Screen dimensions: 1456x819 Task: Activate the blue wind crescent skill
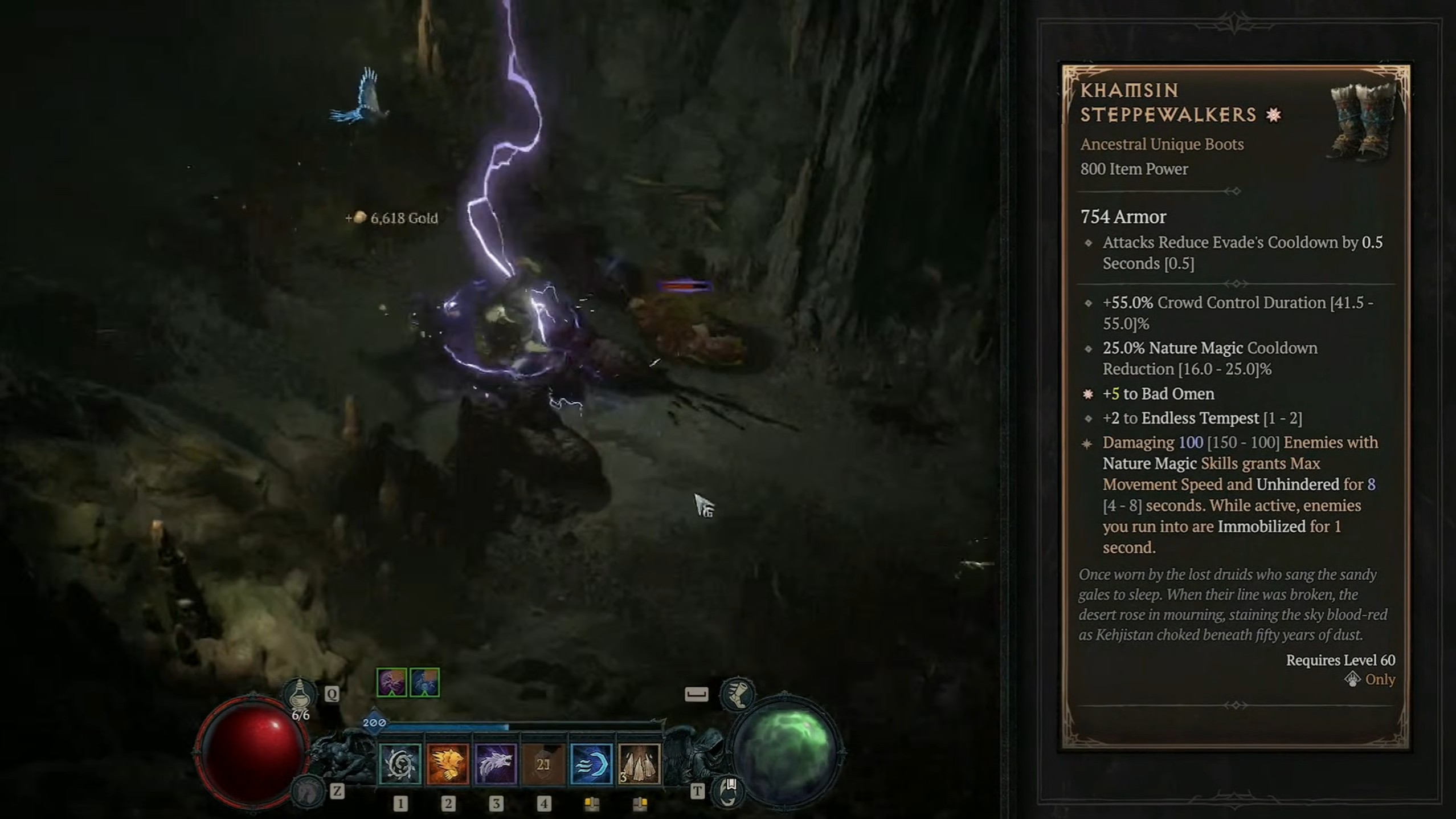point(591,764)
